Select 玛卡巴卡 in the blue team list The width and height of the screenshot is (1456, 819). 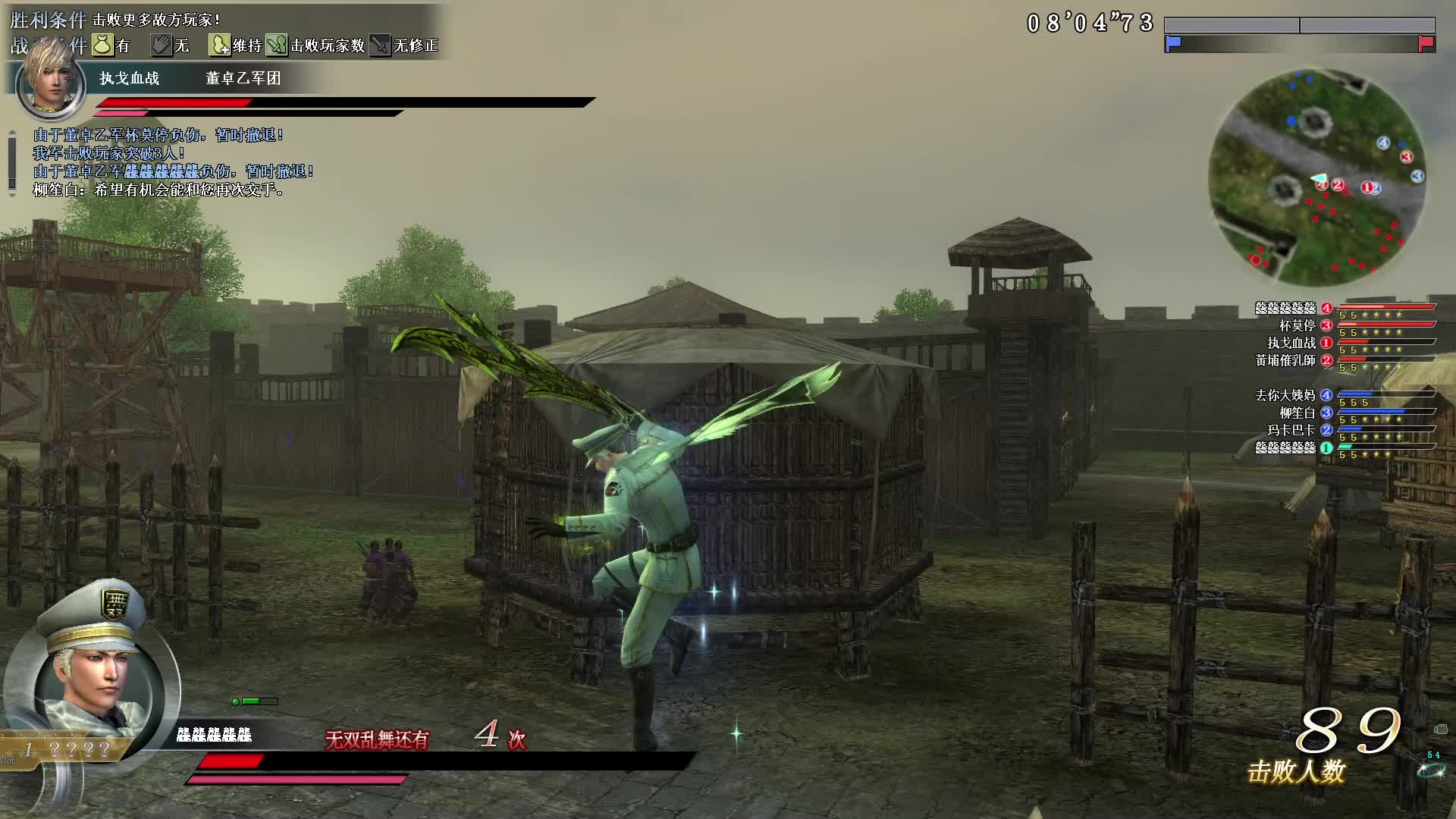pyautogui.click(x=1291, y=431)
